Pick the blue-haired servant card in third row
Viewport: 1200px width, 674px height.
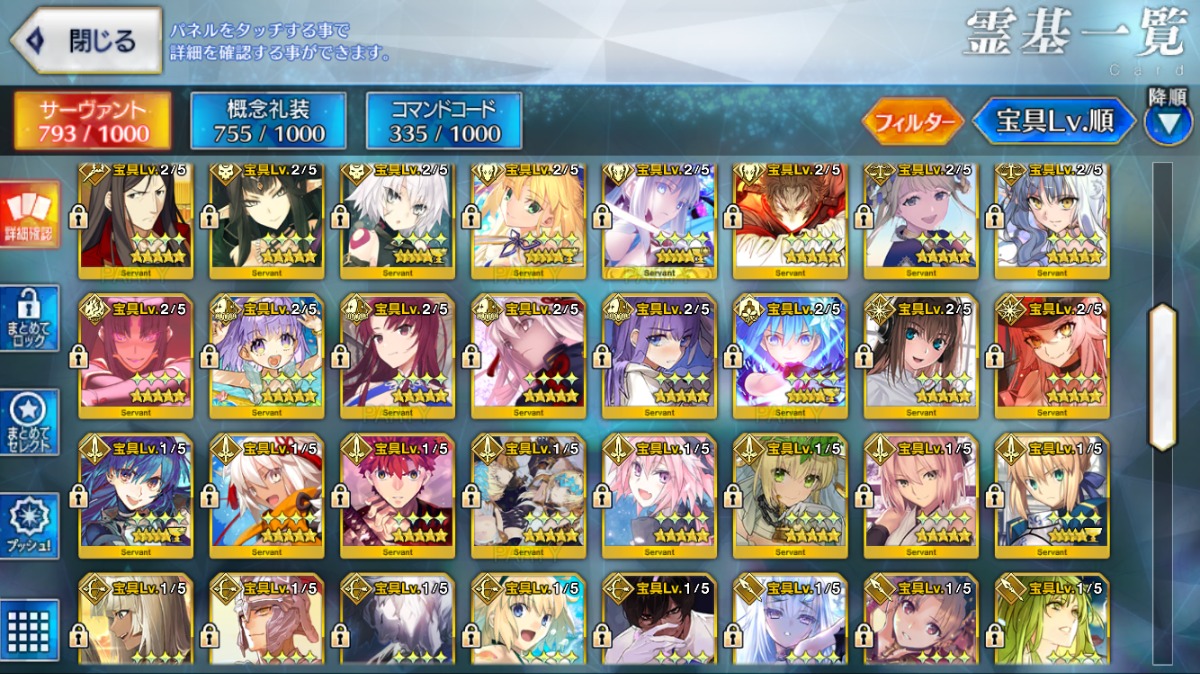135,495
